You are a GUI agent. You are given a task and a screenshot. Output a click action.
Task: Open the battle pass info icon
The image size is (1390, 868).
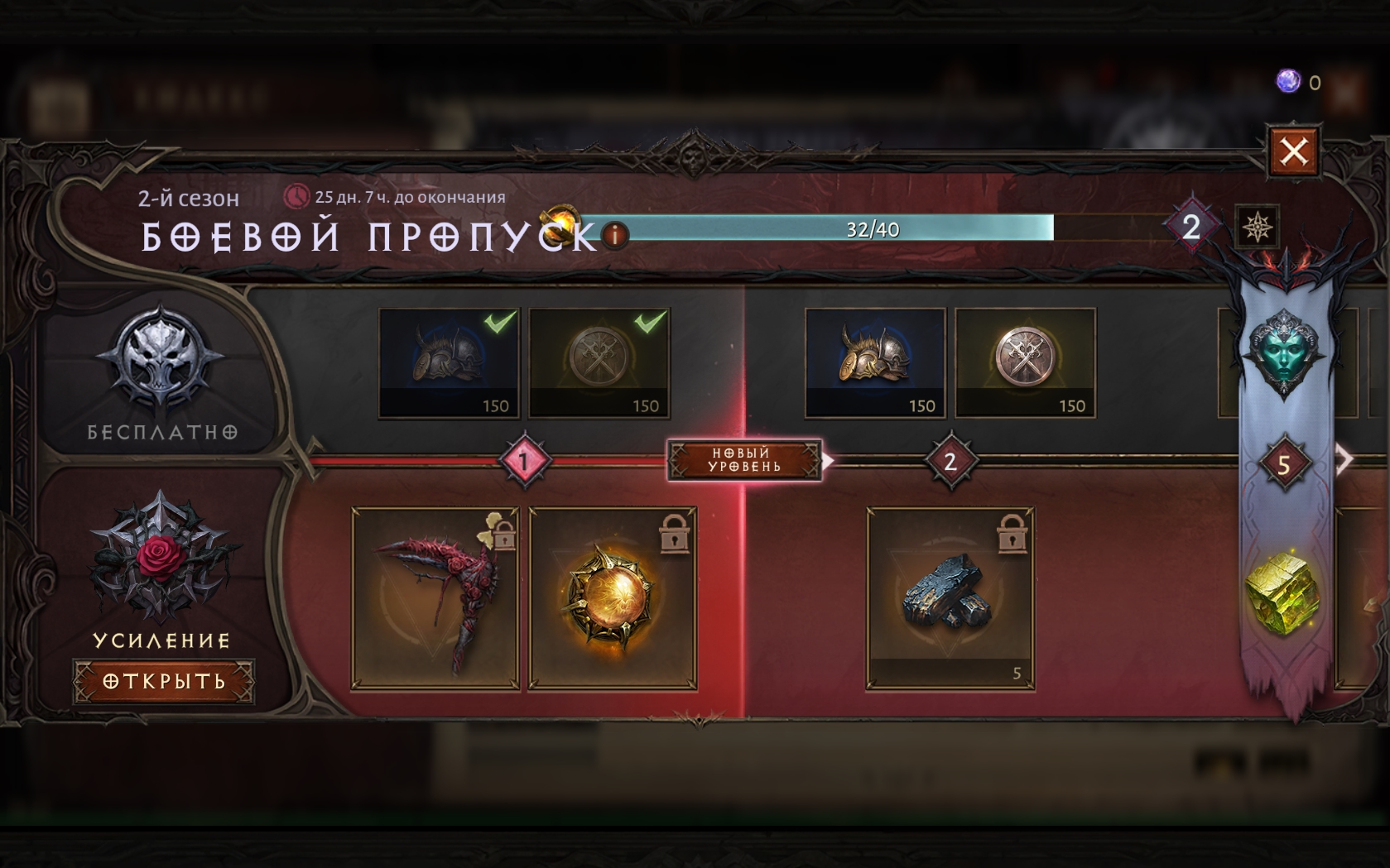click(614, 236)
